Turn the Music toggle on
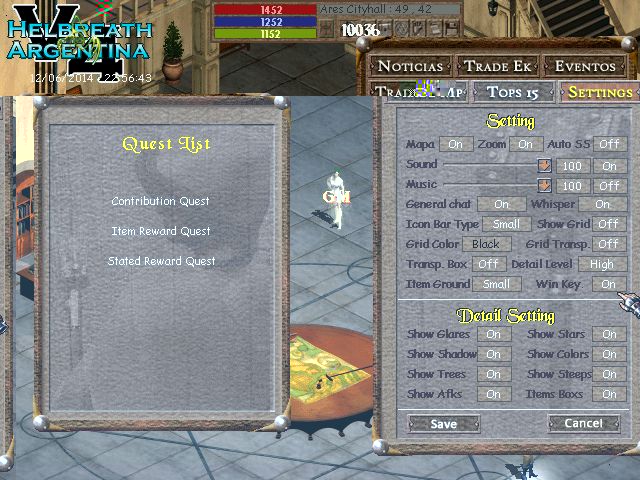640x480 pixels. (608, 186)
